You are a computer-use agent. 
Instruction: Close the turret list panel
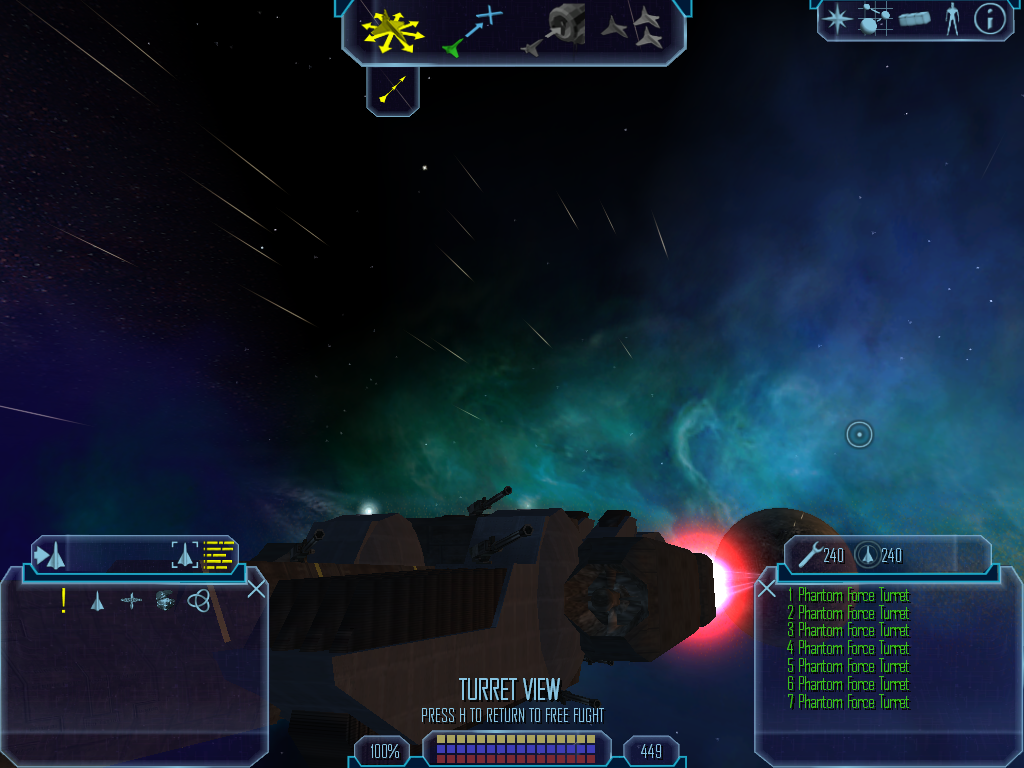767,589
